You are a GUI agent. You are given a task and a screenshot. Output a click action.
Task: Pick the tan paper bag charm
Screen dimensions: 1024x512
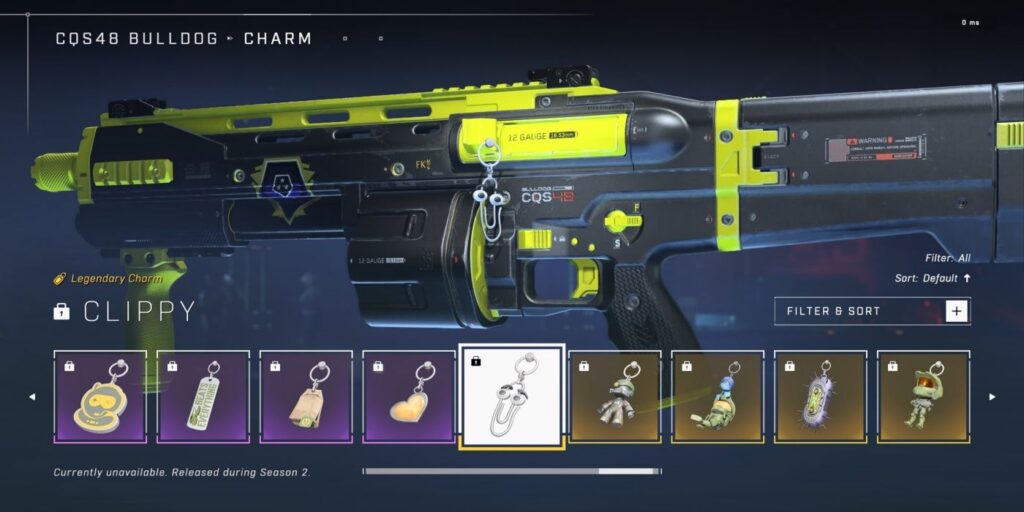tap(306, 396)
